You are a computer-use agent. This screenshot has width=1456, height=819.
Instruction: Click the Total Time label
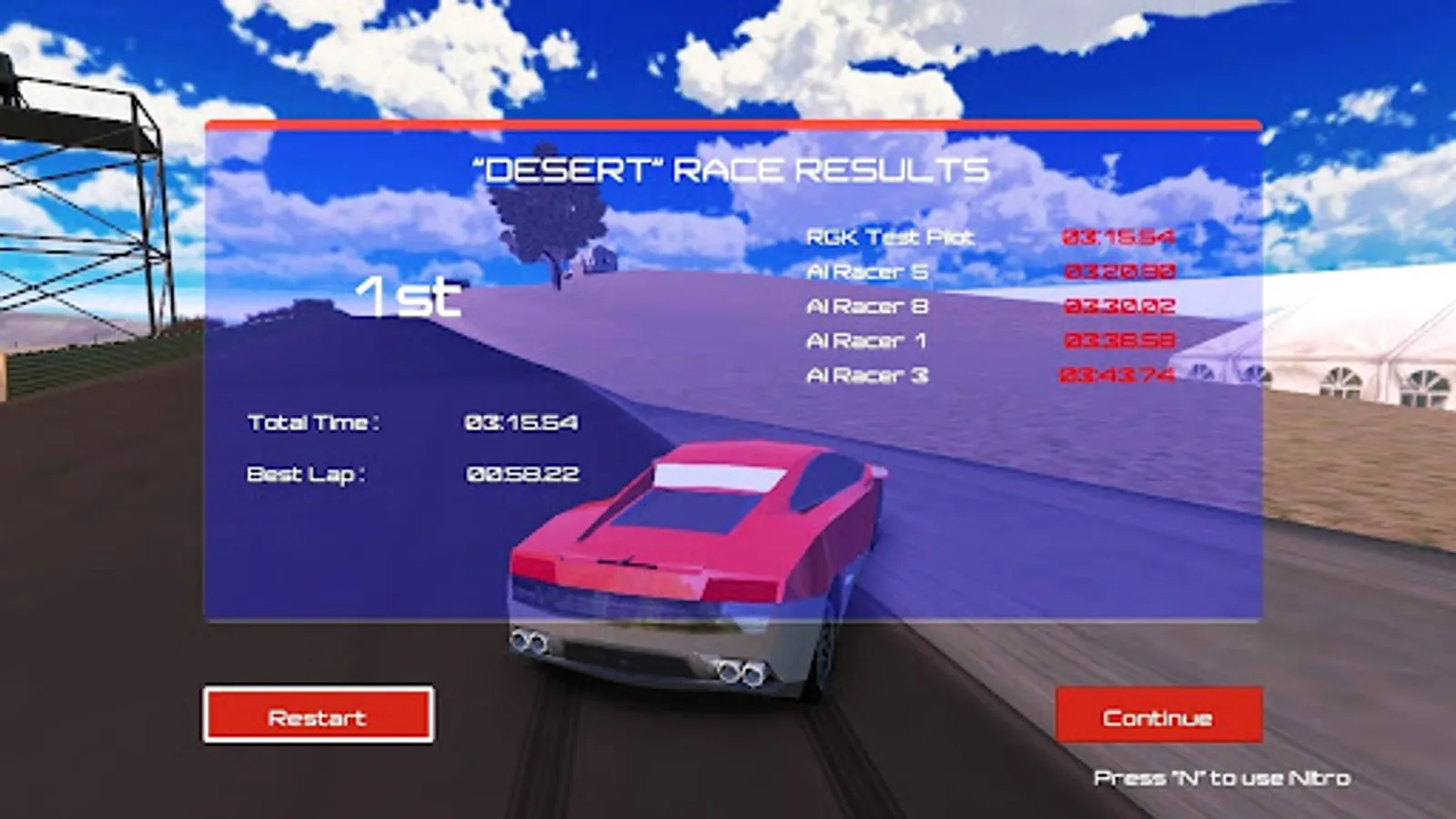pyautogui.click(x=314, y=421)
